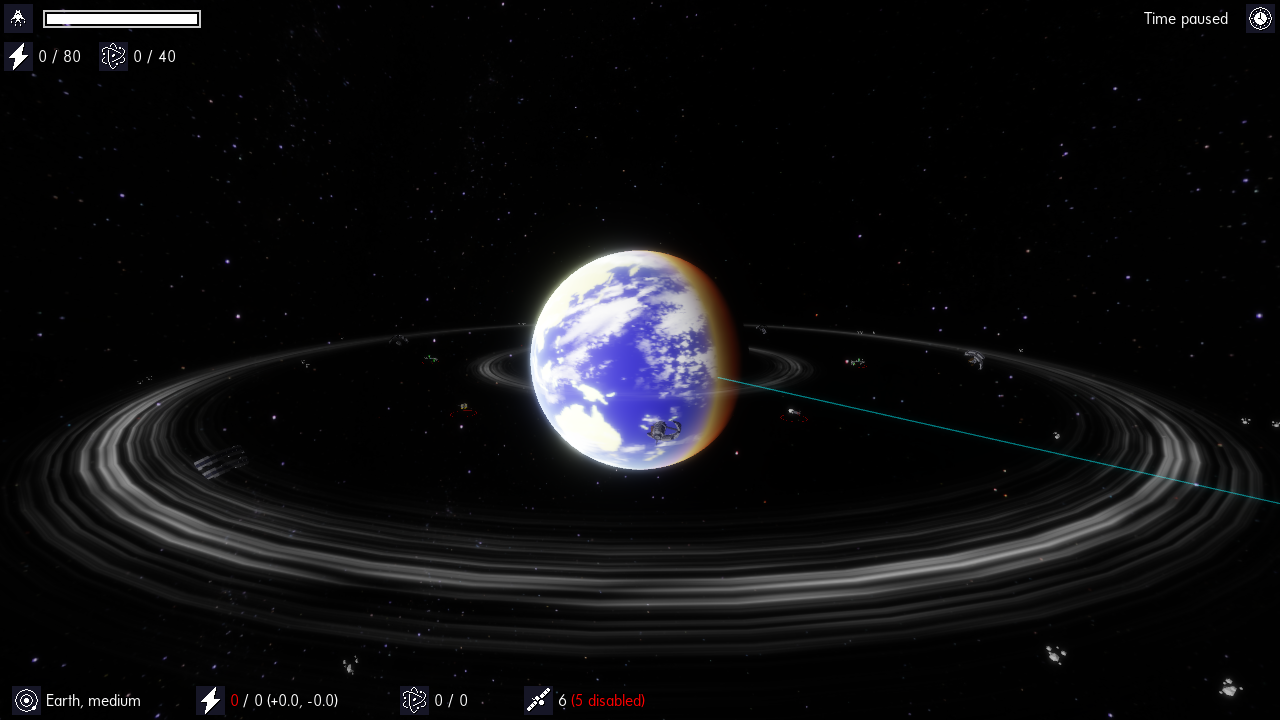The height and width of the screenshot is (720, 1280).
Task: Open the atom icon next to 0 / 40
Action: (x=114, y=57)
